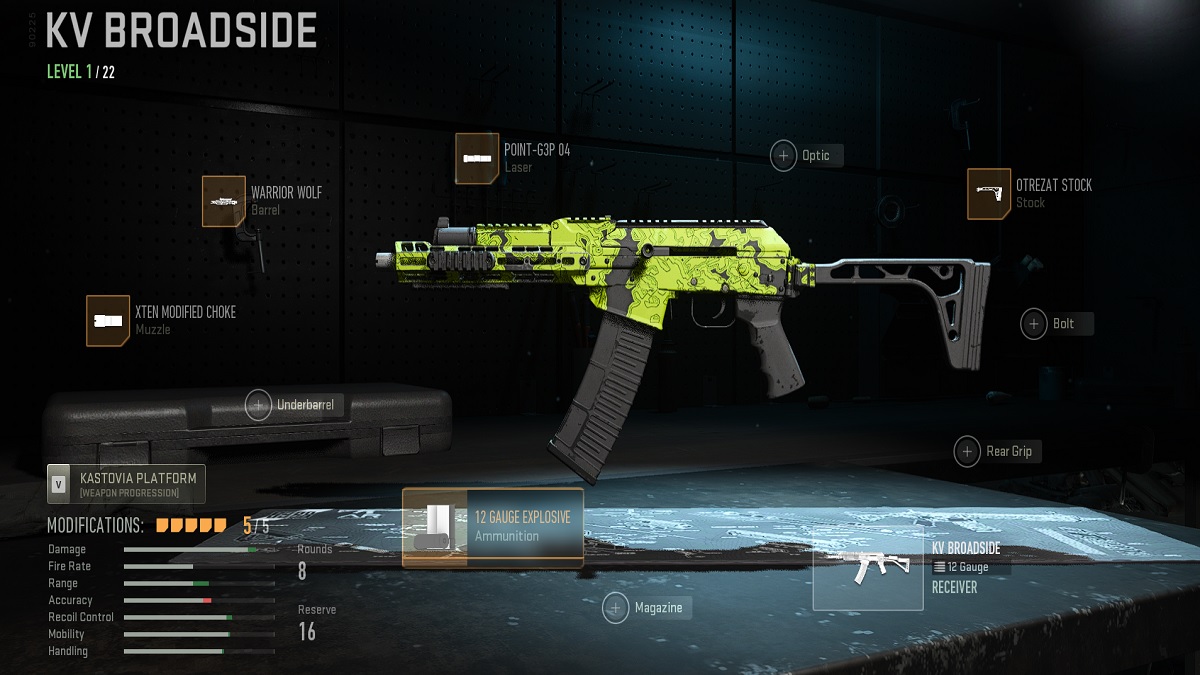This screenshot has width=1200, height=675.
Task: Open the Point-G3P 04 laser slot
Action: pos(477,158)
